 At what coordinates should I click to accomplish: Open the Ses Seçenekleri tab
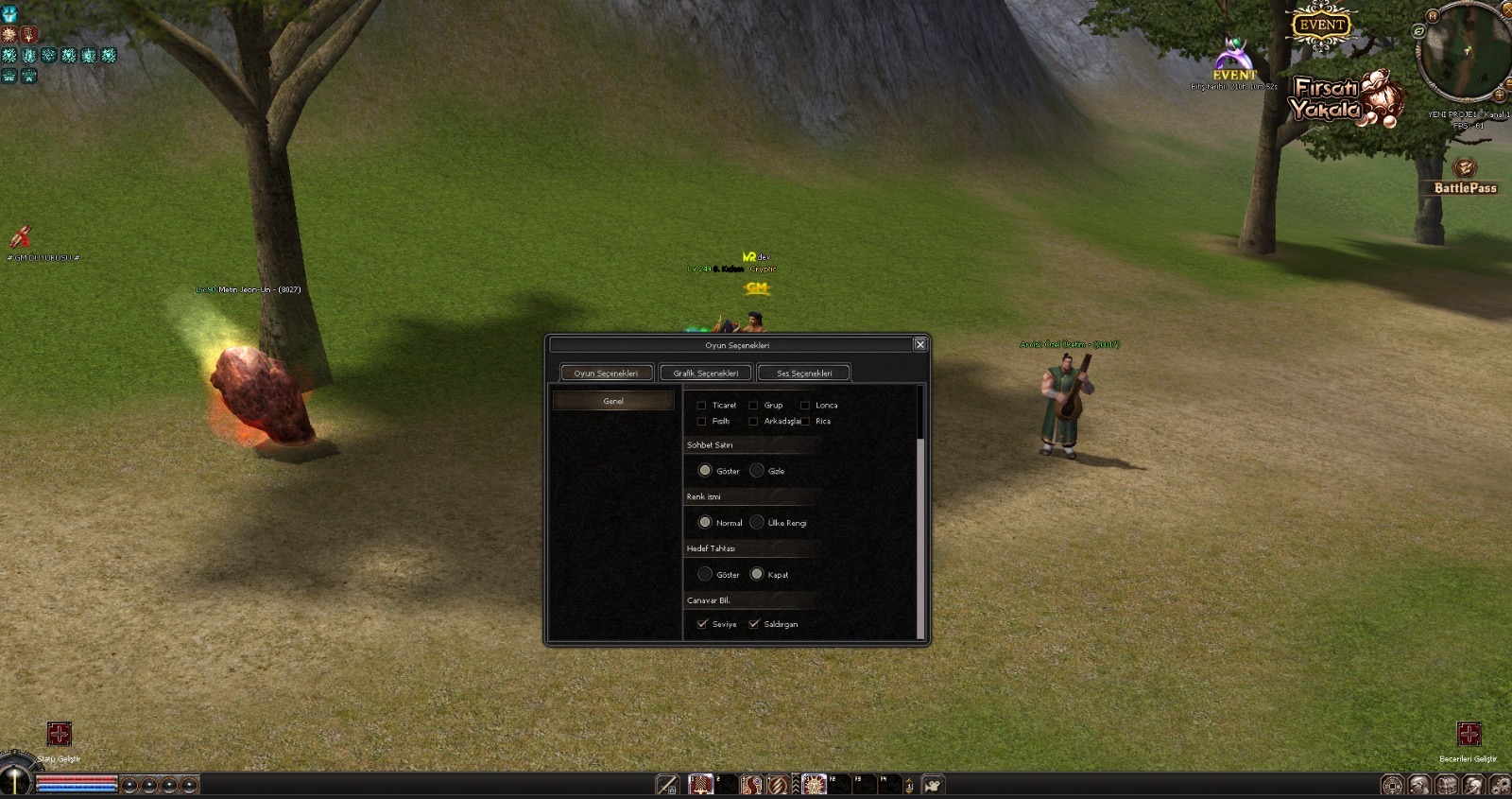804,373
